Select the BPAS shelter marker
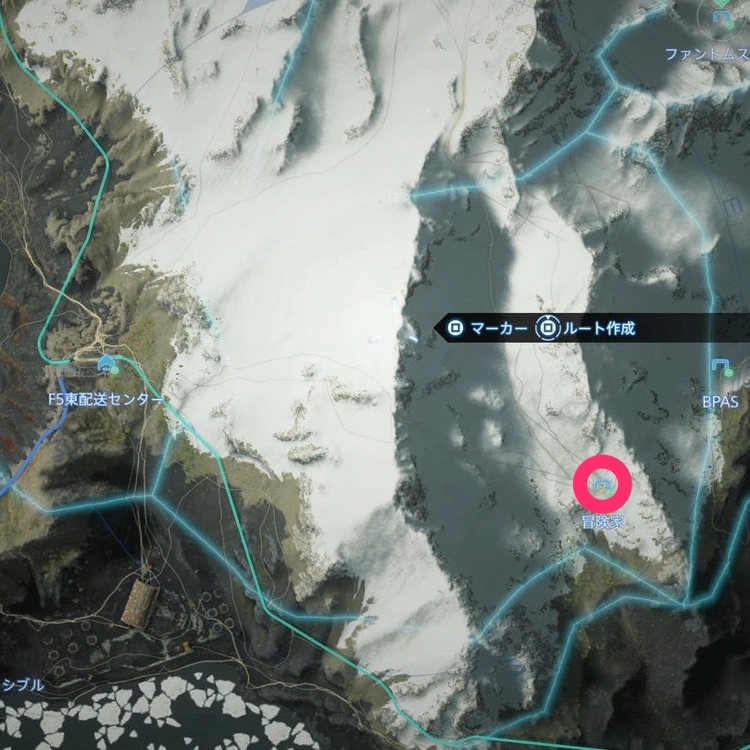This screenshot has width=750, height=750. click(720, 367)
